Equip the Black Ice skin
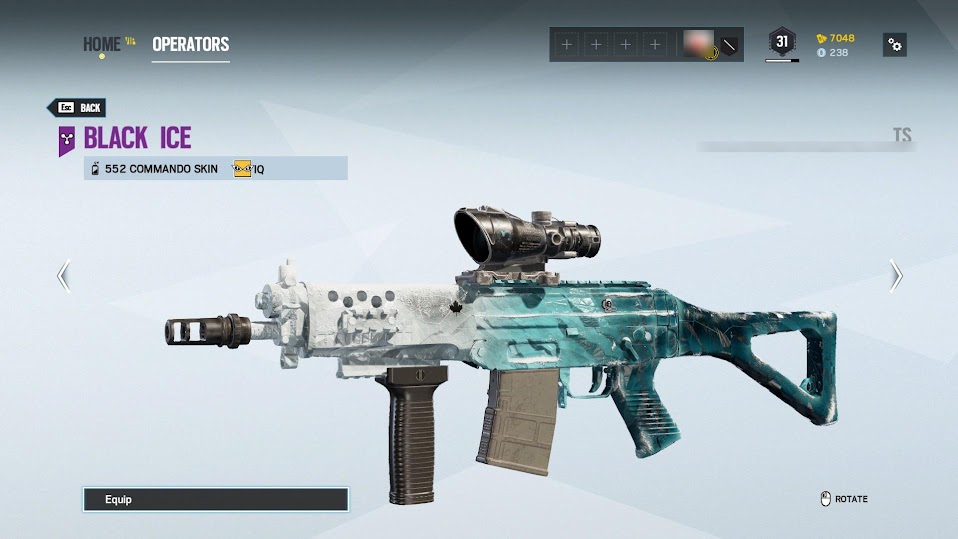 215,499
